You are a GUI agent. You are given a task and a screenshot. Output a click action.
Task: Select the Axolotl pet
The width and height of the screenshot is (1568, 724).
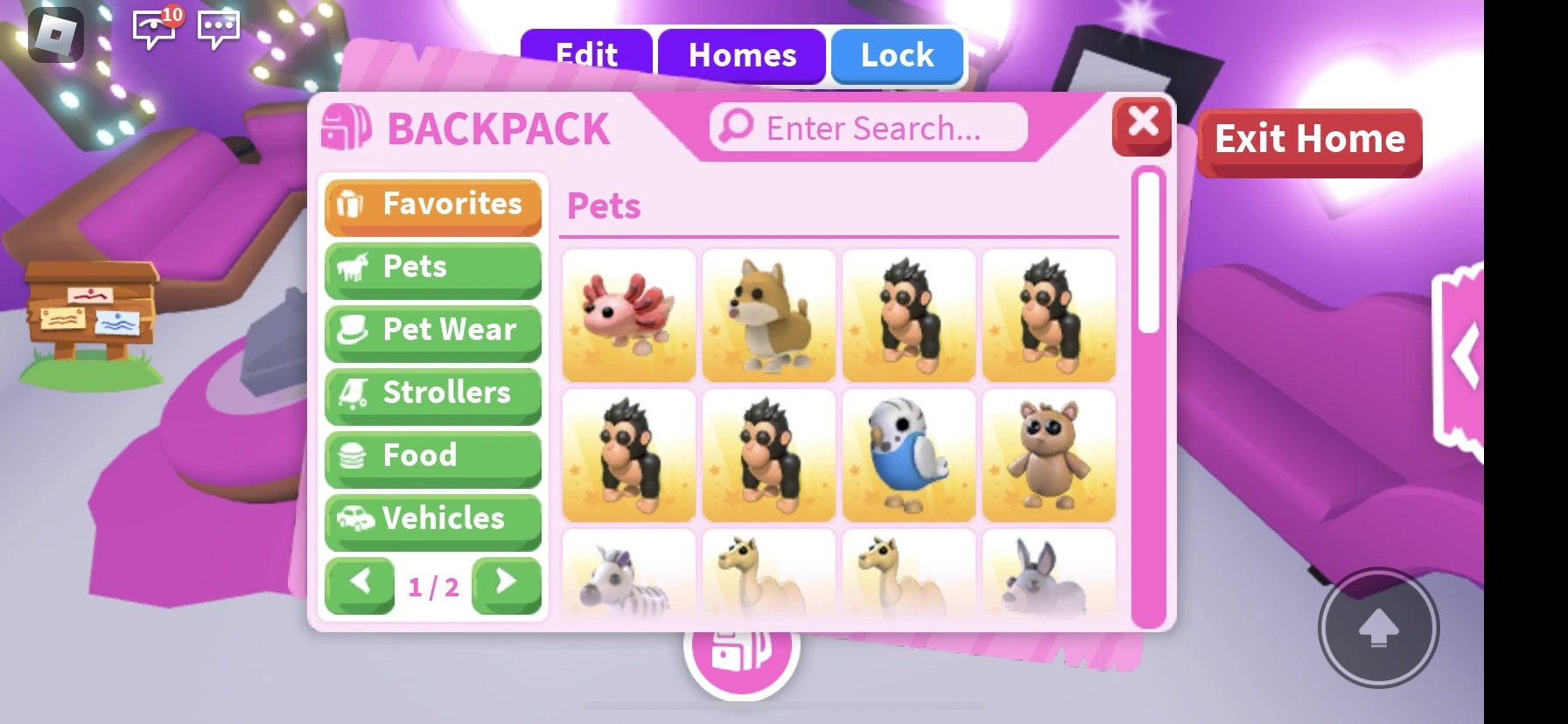coord(628,315)
